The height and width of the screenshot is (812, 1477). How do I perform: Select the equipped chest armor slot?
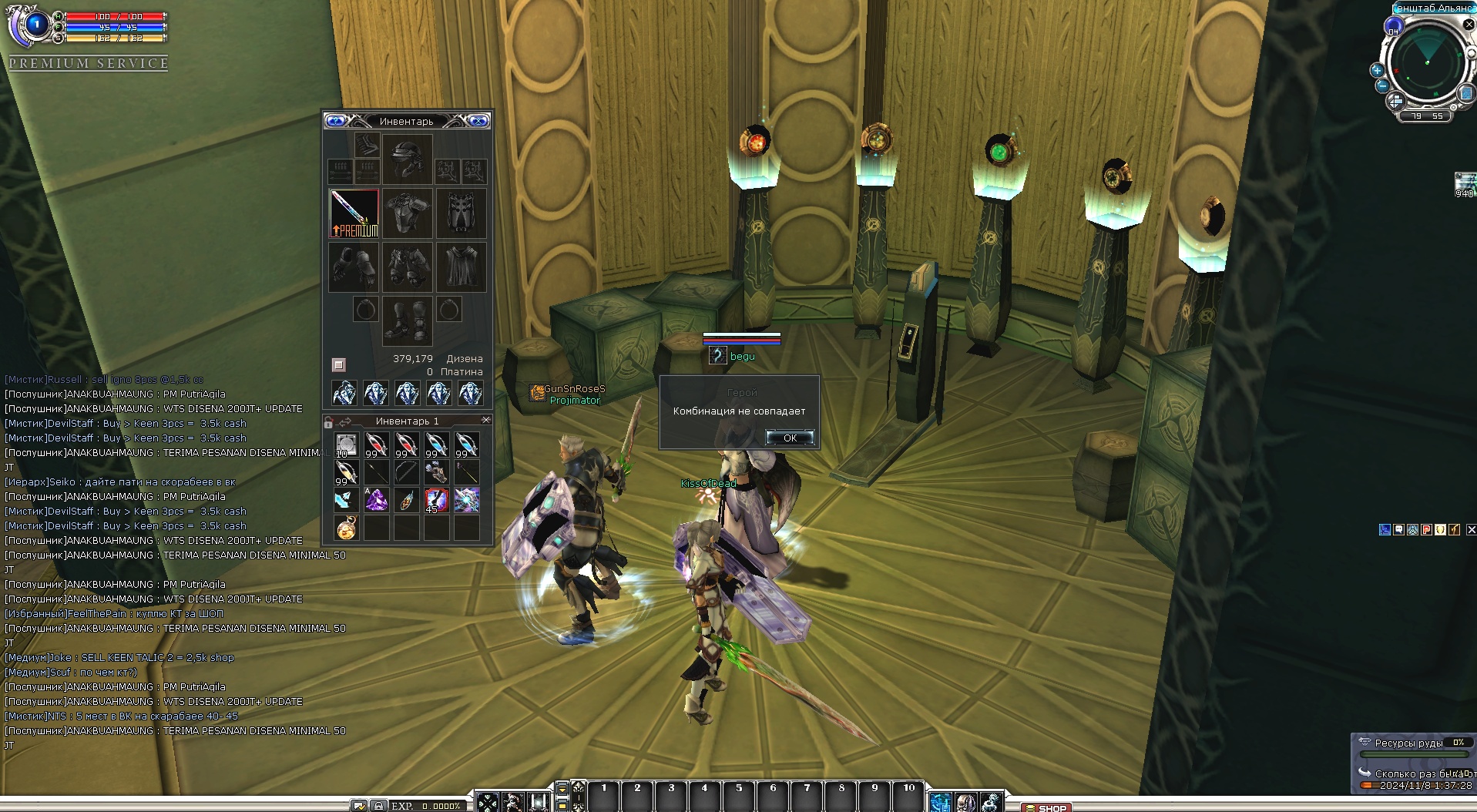407,213
